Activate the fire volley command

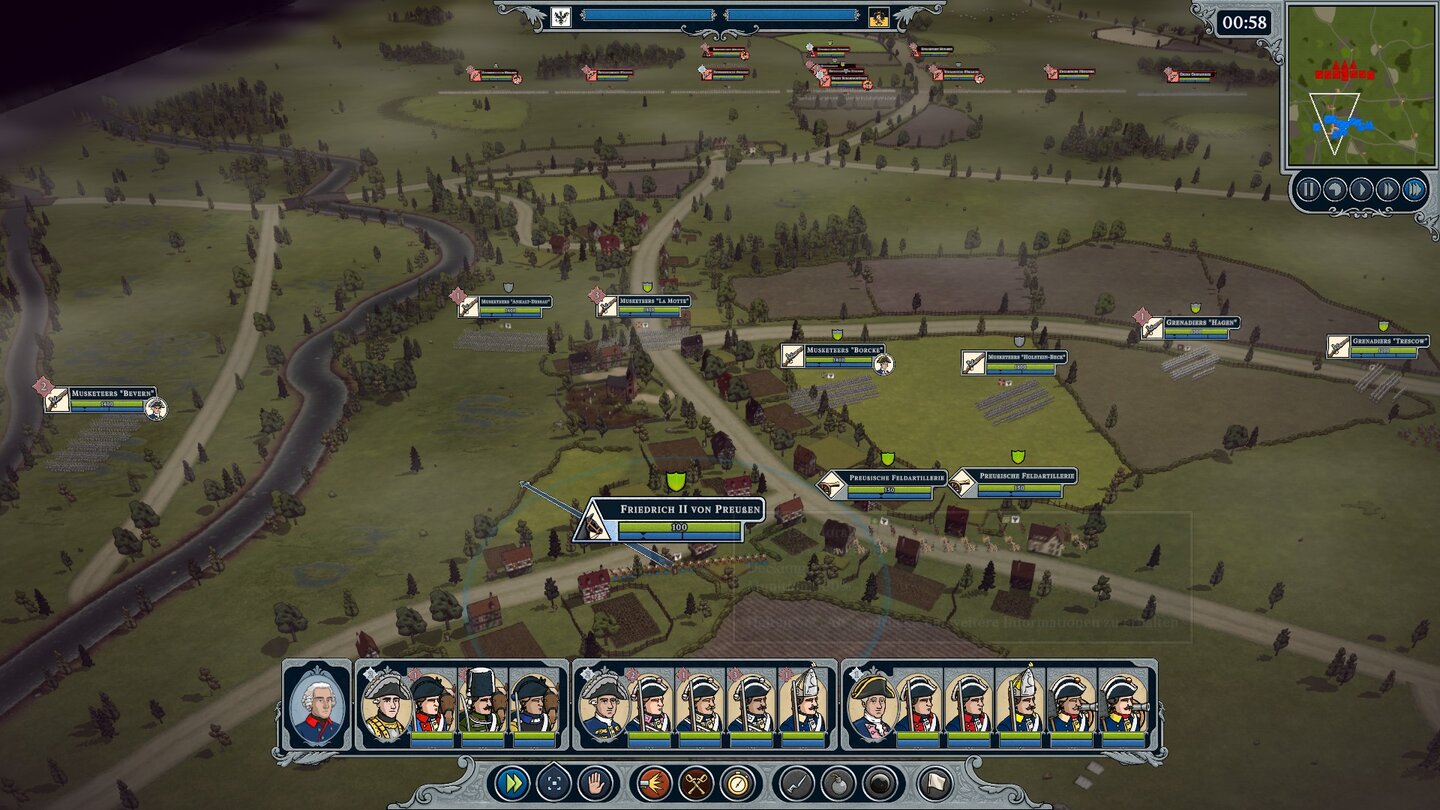[x=655, y=783]
